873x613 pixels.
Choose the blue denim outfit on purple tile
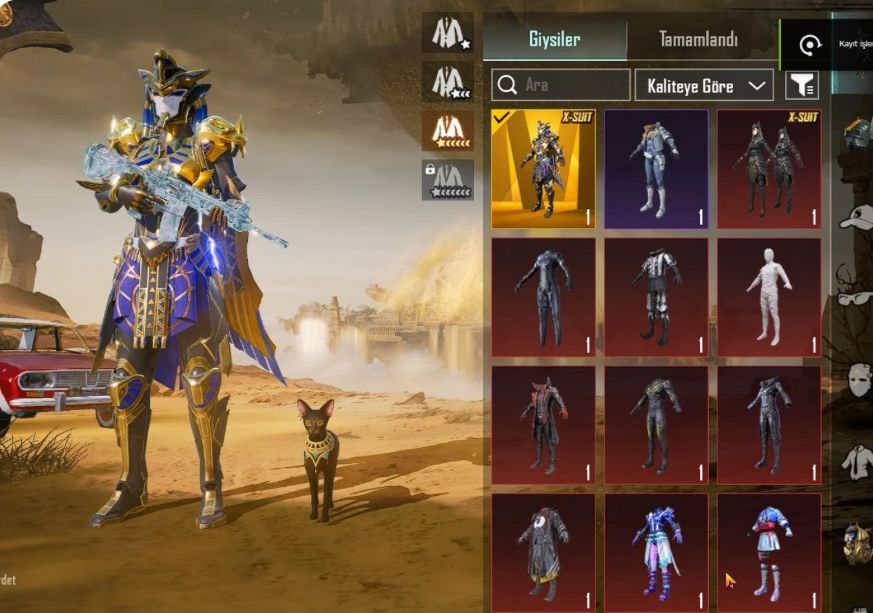[x=656, y=169]
